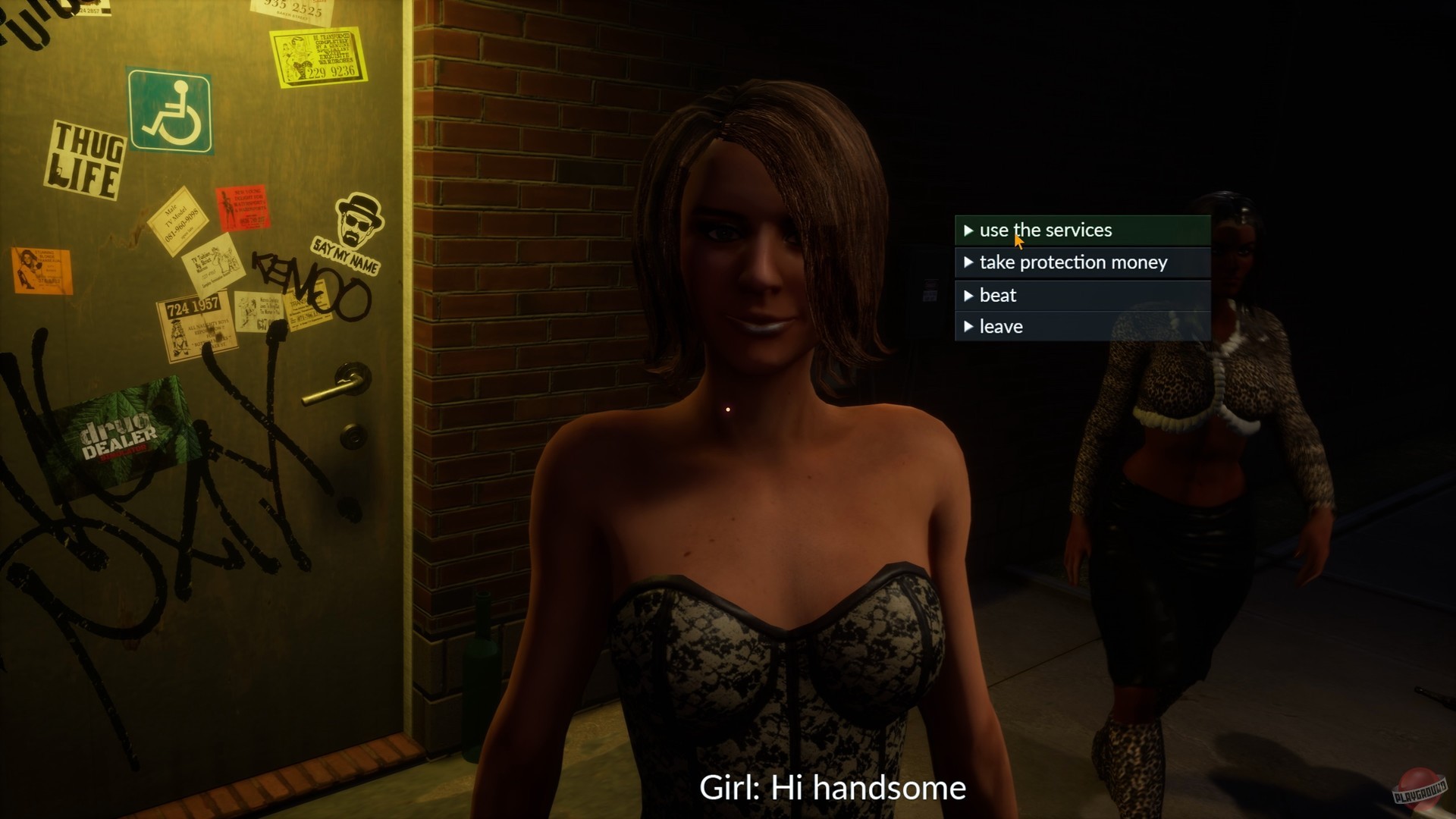The image size is (1456, 819).
Task: Click the "beat" option
Action: (x=999, y=295)
